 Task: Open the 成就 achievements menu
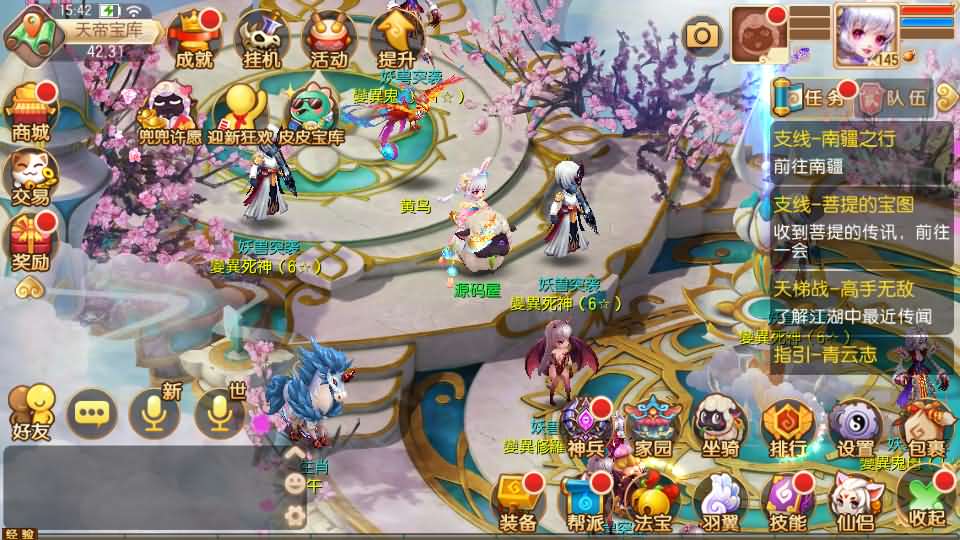(194, 40)
